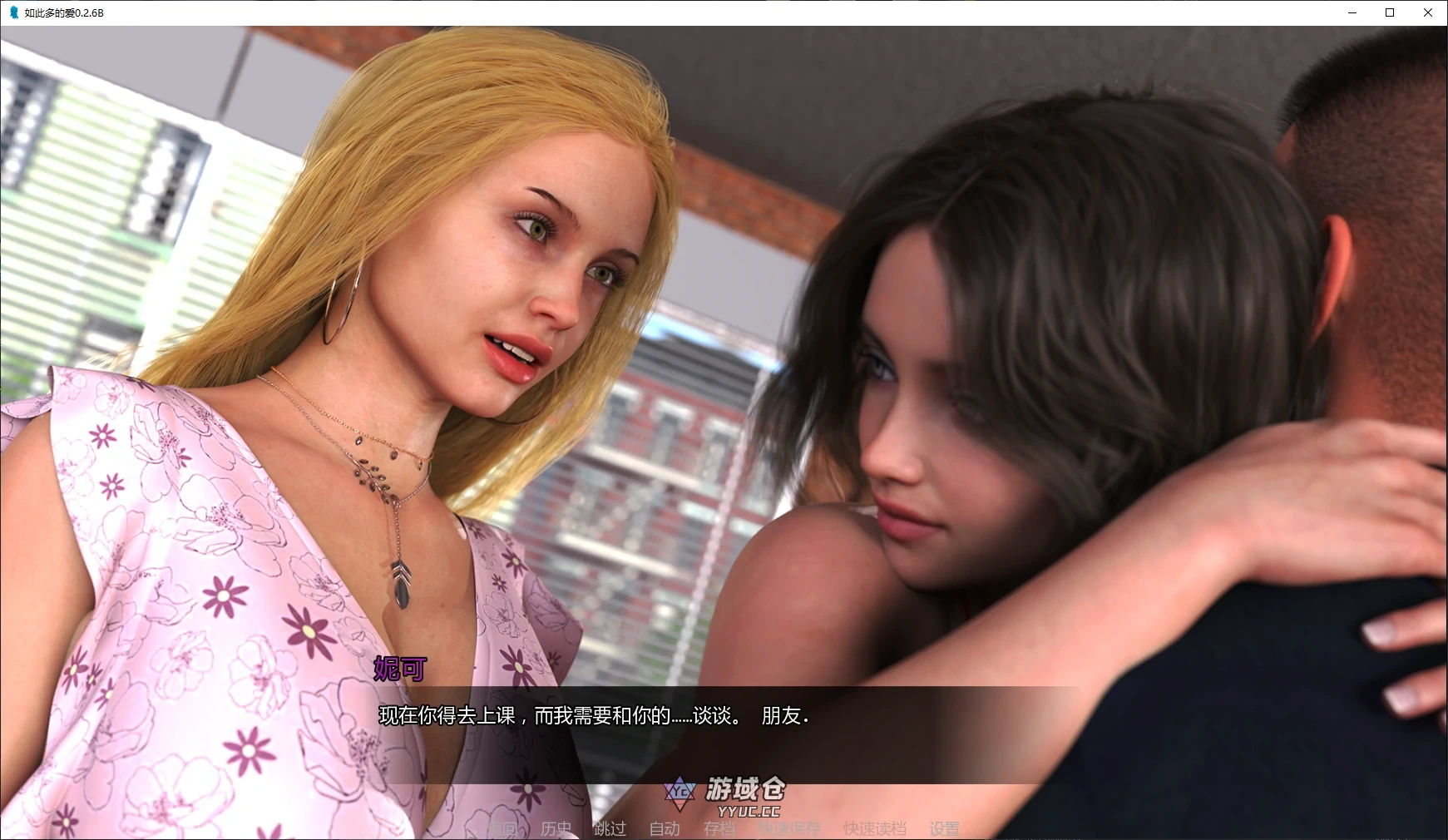The width and height of the screenshot is (1448, 840).
Task: Activate 跳过 (Skip) in the quick menu
Action: pos(610,828)
